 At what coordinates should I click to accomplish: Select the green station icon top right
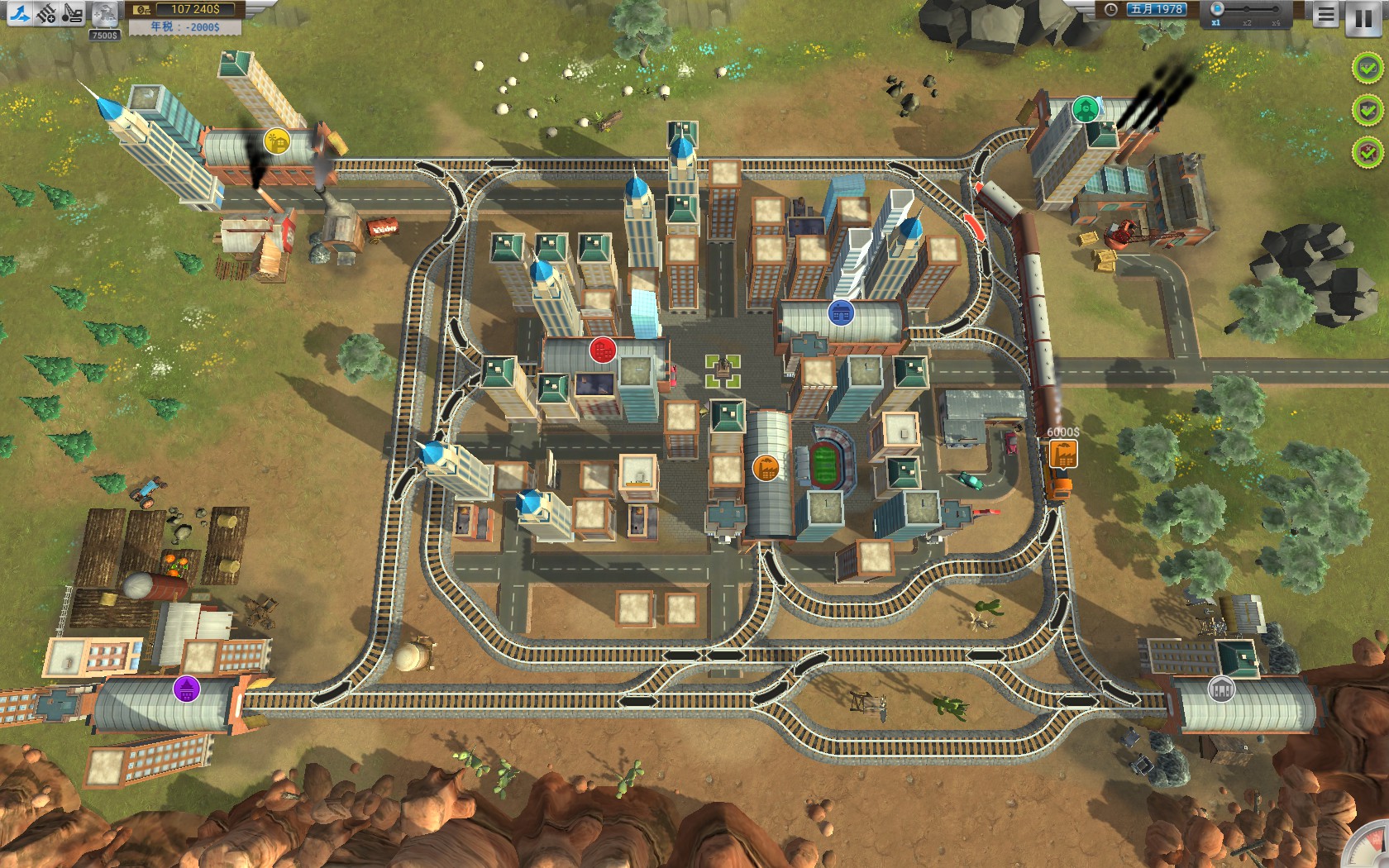tap(1085, 107)
